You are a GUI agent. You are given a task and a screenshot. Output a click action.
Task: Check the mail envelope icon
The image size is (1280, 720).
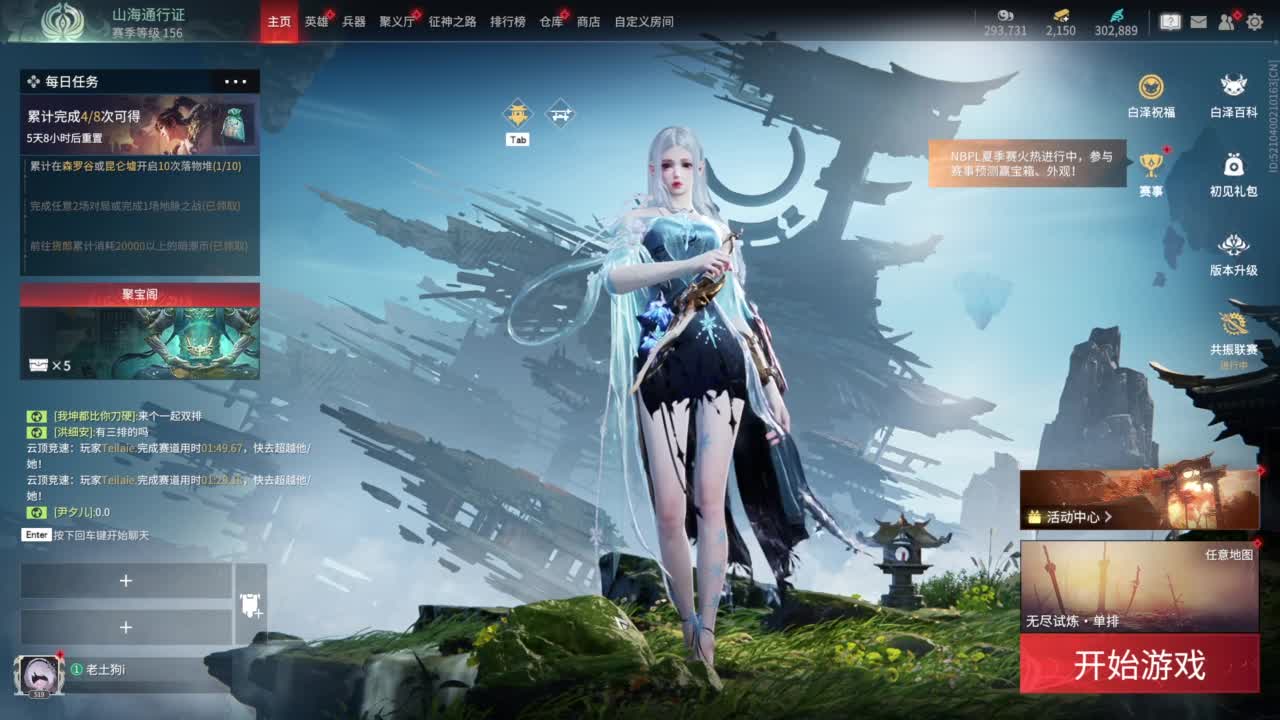point(1198,21)
